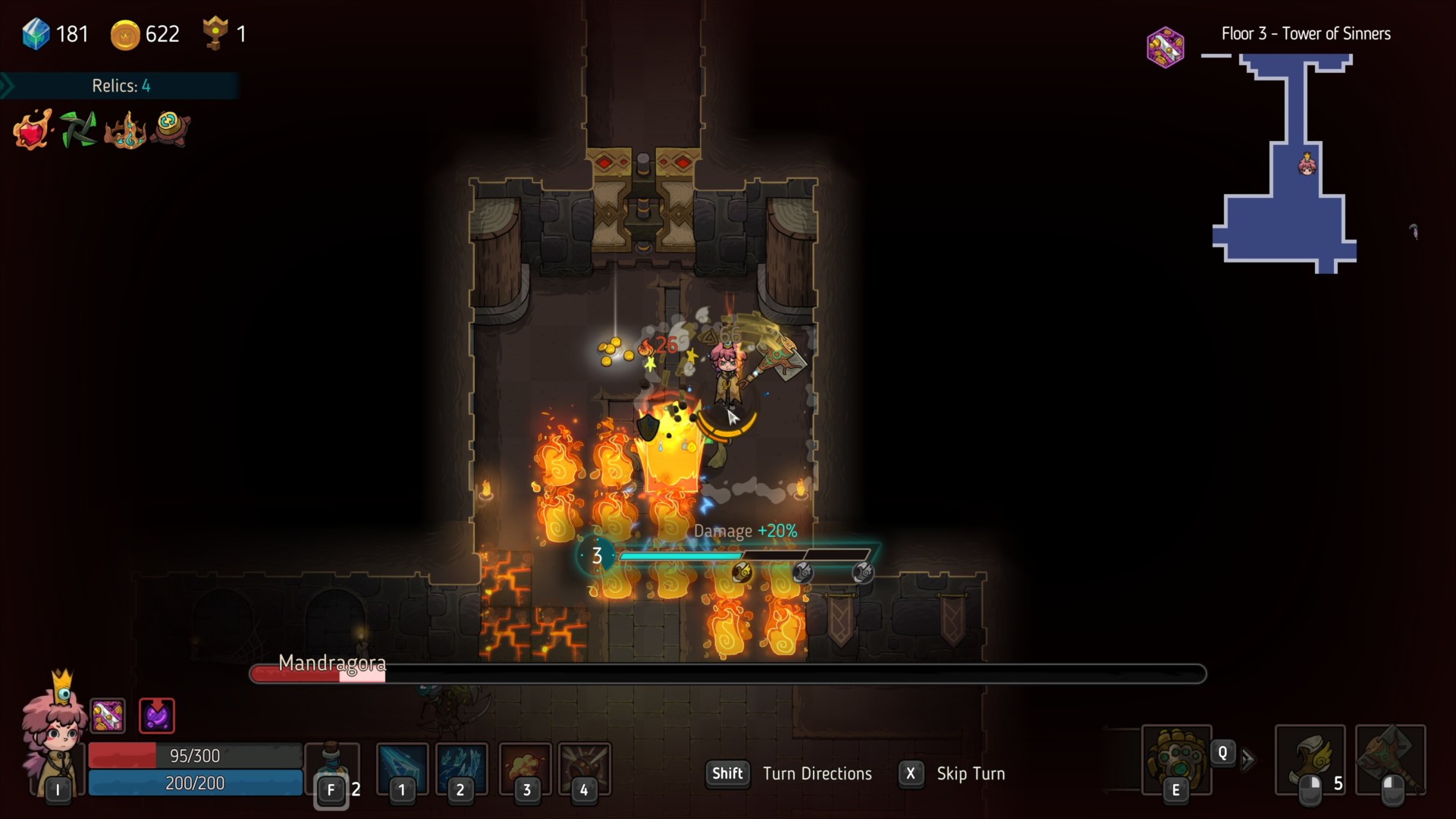Viewport: 1456px width, 819px height.
Task: Expand the Relics panel header
Action: click(x=120, y=86)
